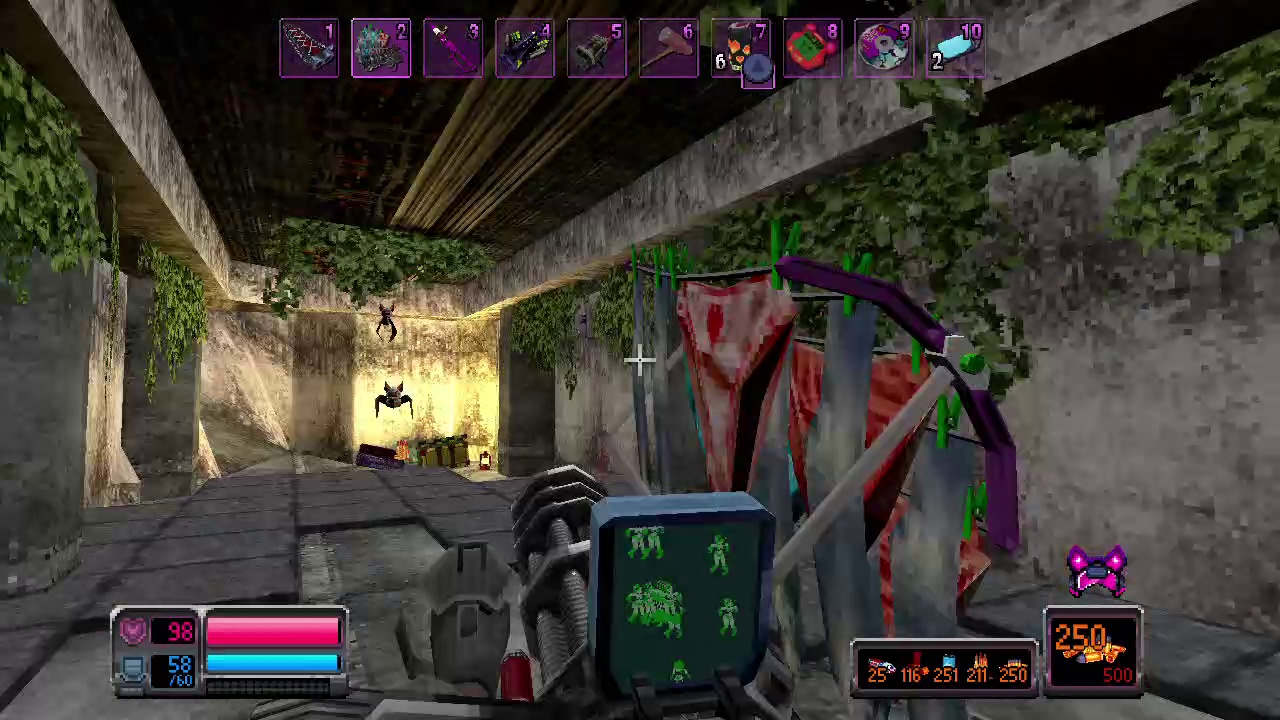Select the gun in weapon slot 5
Viewport: 1280px width, 720px height.
click(x=597, y=47)
